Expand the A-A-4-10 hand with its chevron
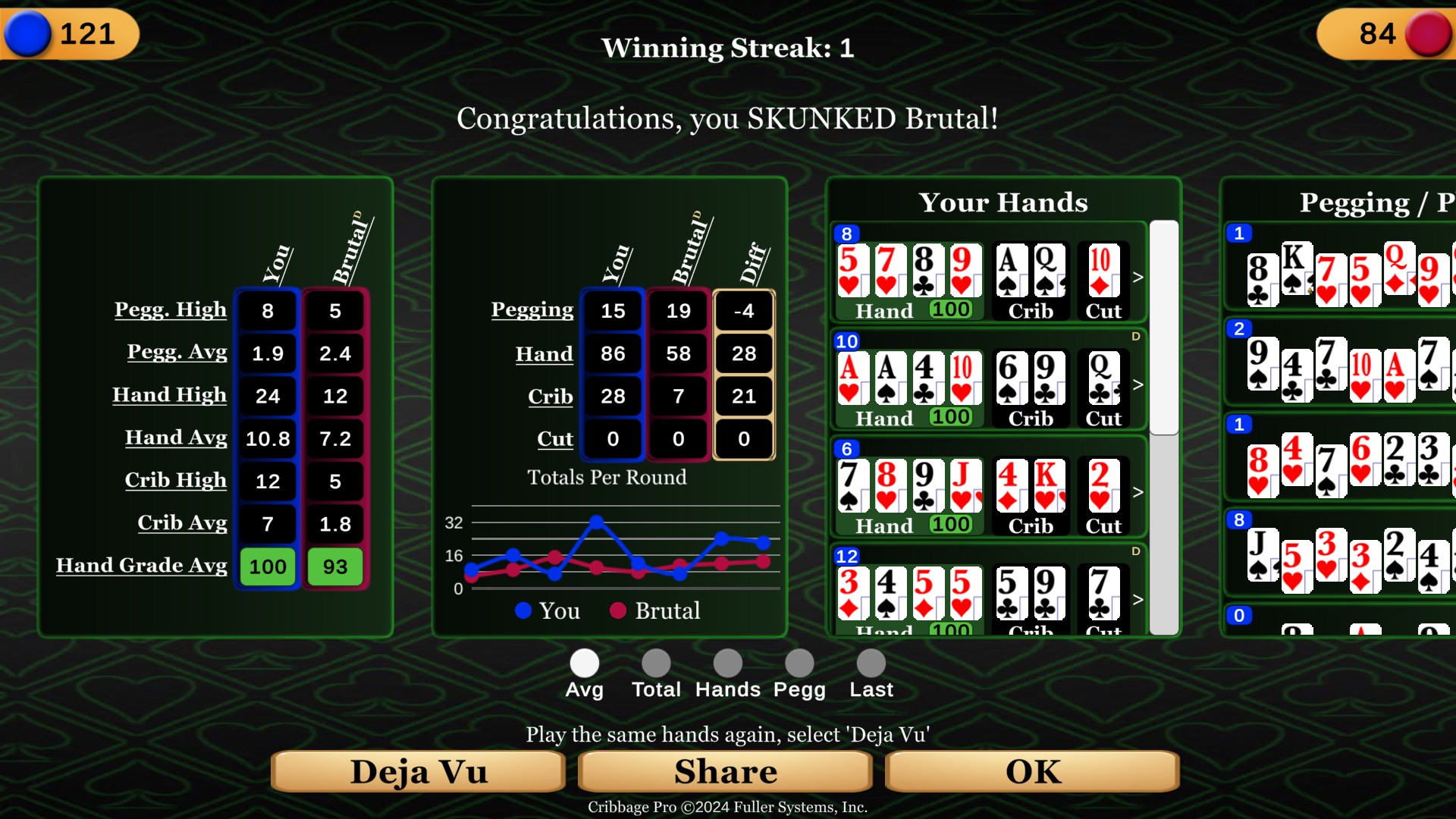1456x819 pixels. [1137, 384]
